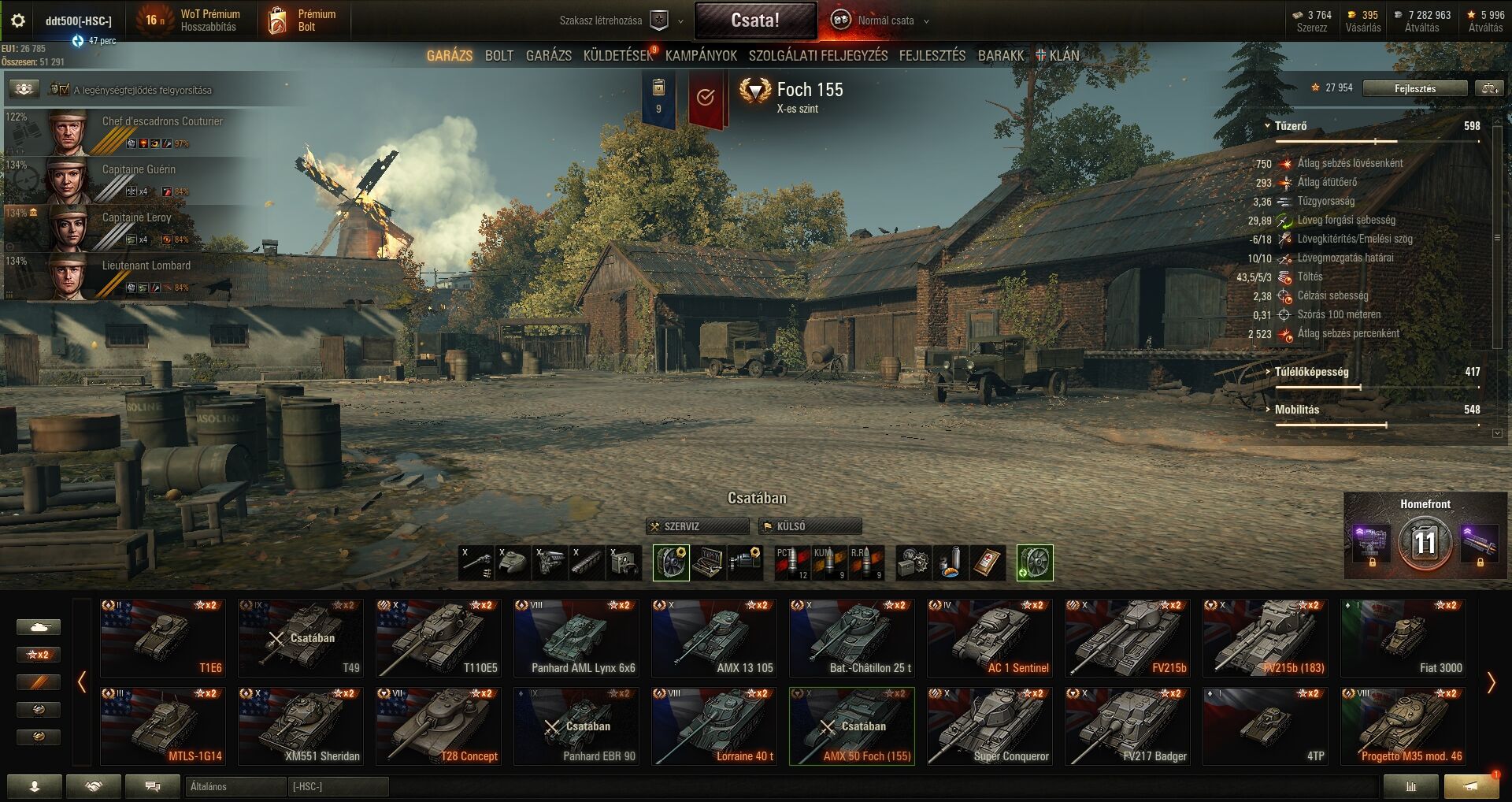Viewport: 1512px width, 802px height.
Task: Start battle with the Csata! button
Action: (754, 20)
